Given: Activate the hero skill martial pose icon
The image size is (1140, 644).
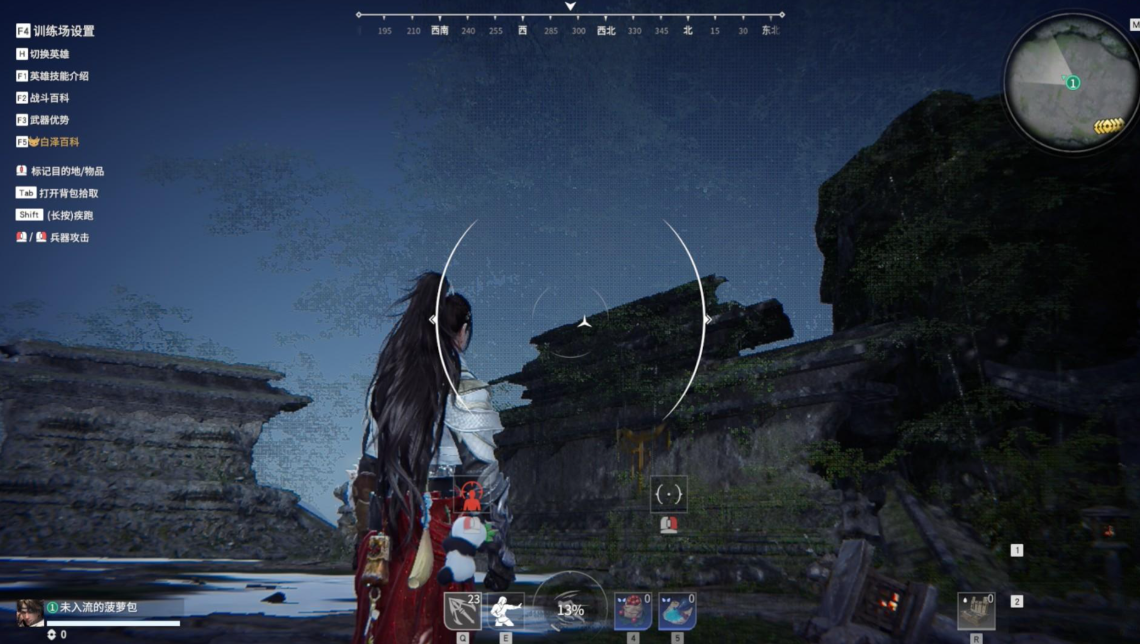Looking at the screenshot, I should tap(505, 610).
